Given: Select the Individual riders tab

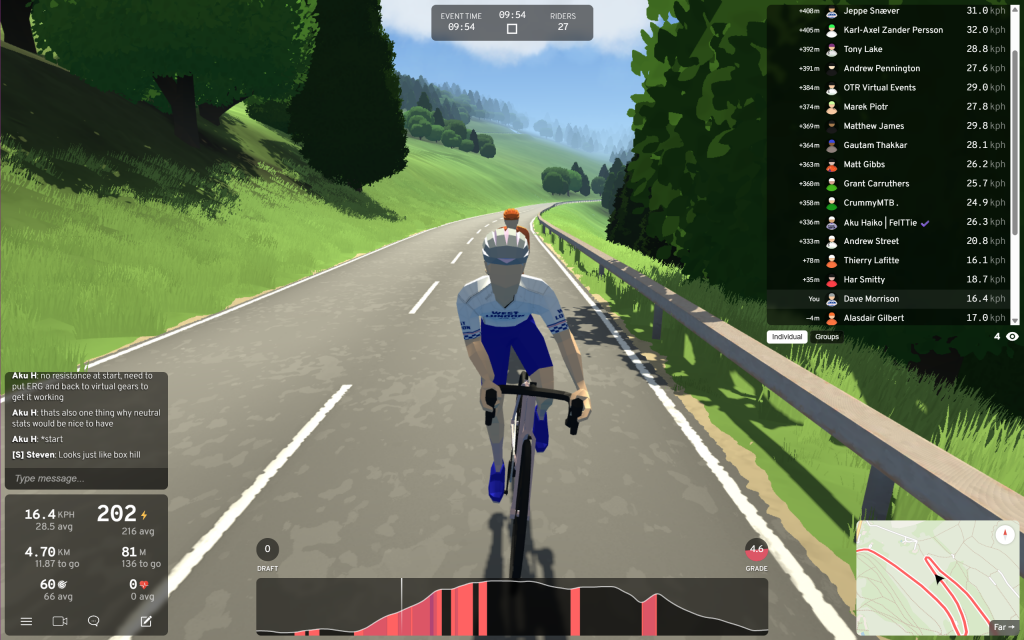Looking at the screenshot, I should pyautogui.click(x=787, y=337).
